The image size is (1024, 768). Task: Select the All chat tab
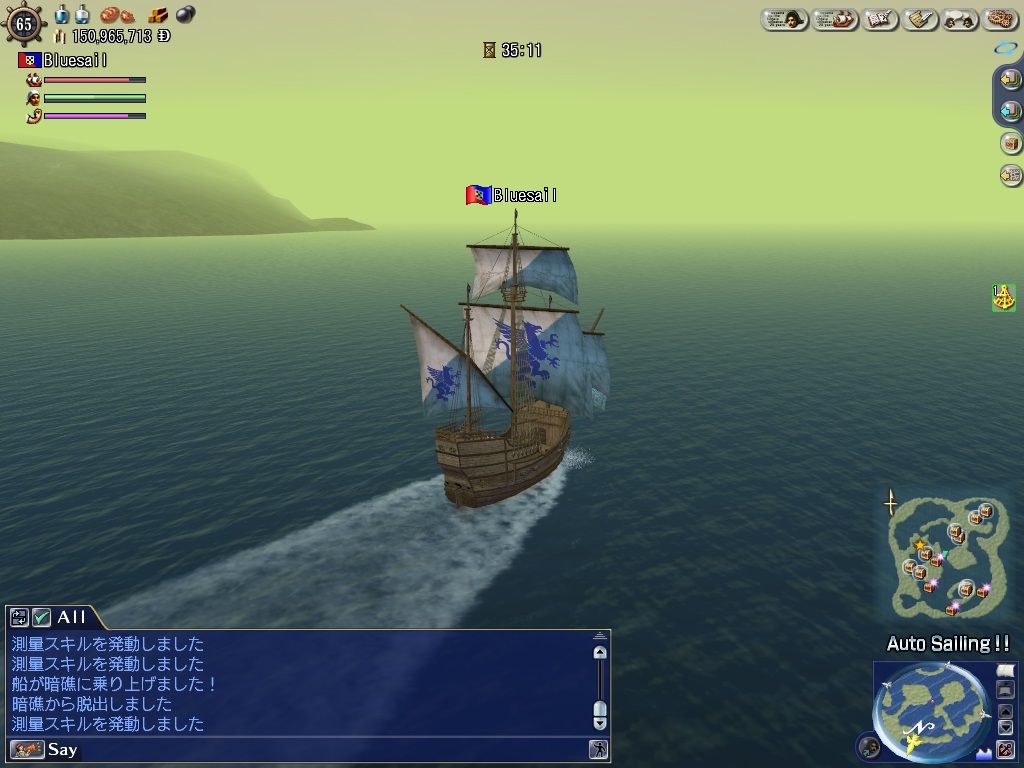71,617
